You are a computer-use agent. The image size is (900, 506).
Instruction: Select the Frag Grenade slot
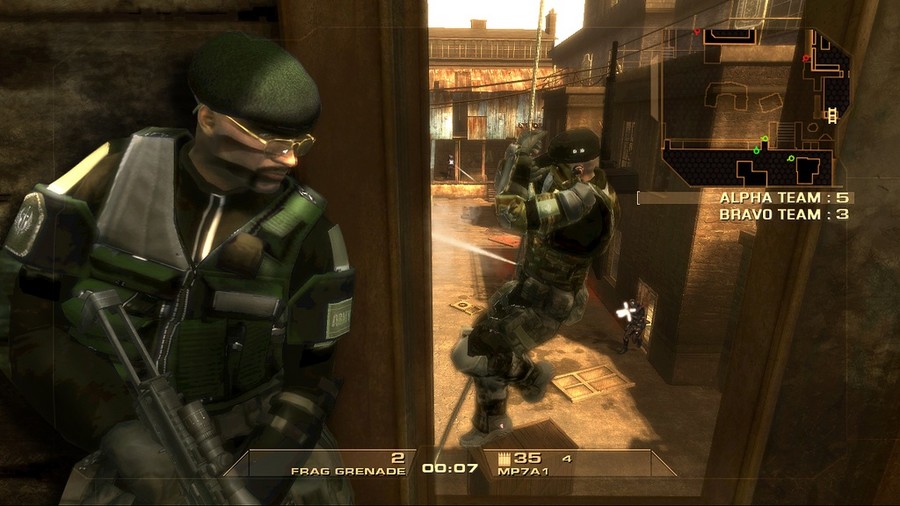click(x=348, y=464)
